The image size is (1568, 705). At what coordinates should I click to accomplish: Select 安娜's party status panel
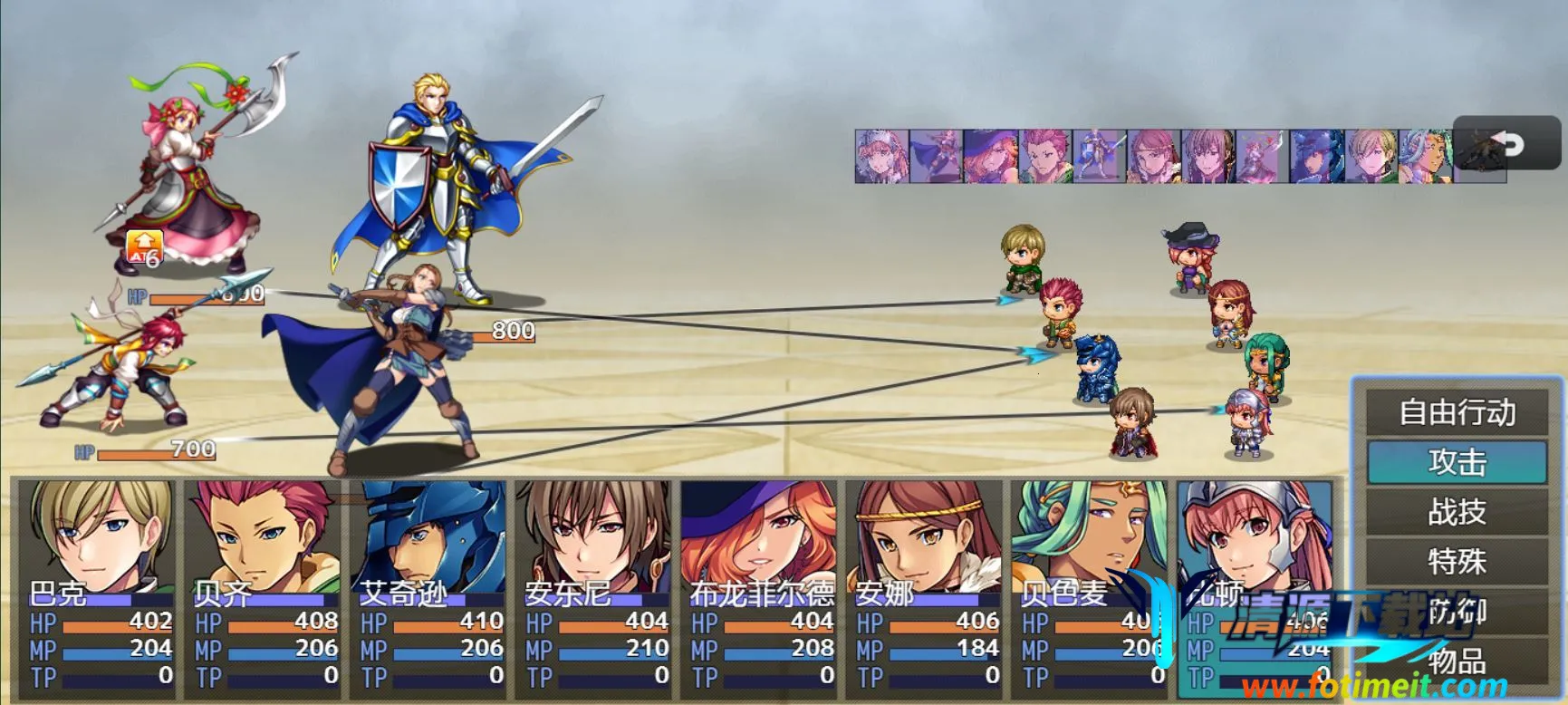pos(925,587)
